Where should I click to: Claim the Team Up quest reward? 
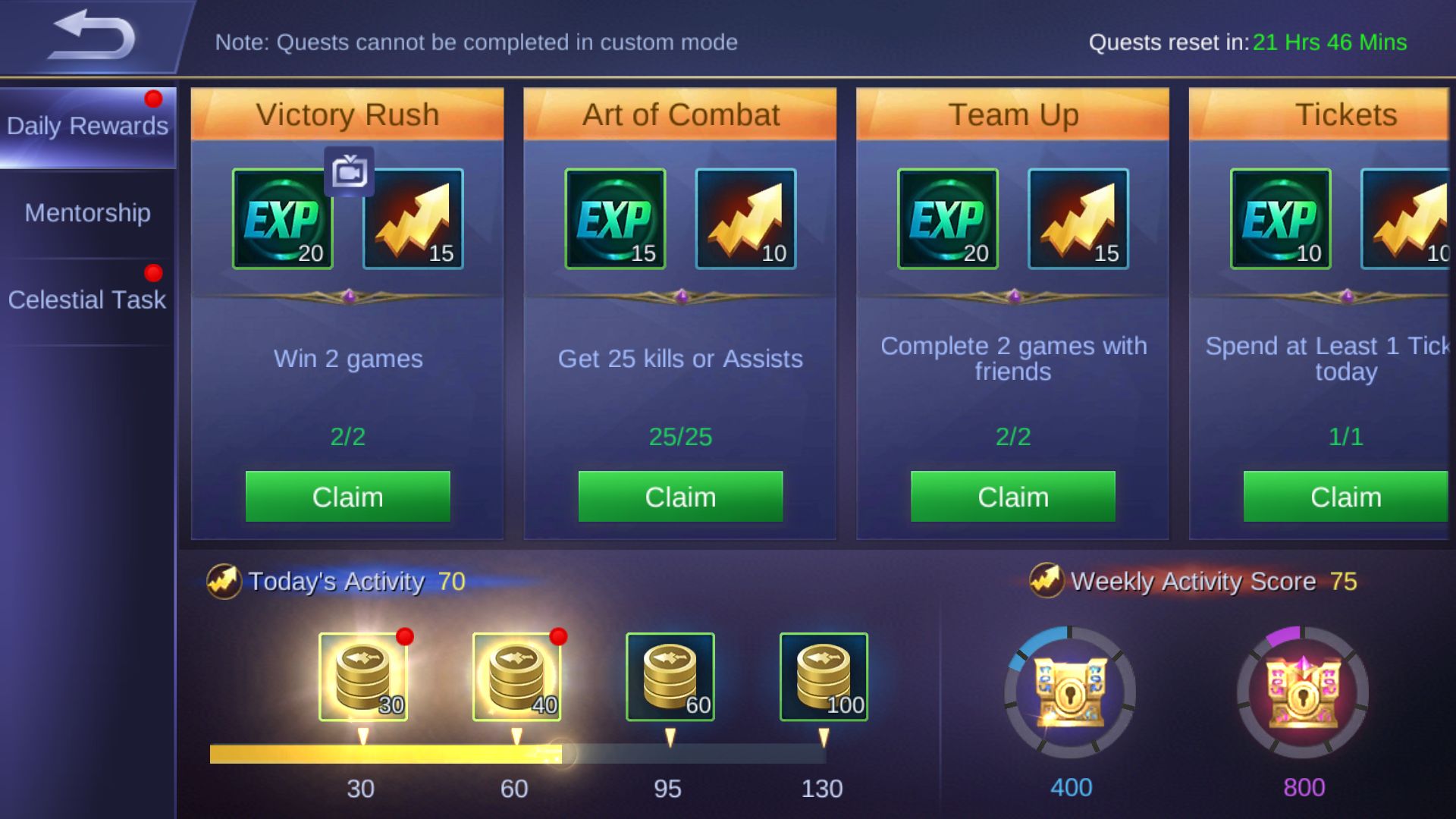(x=1012, y=497)
